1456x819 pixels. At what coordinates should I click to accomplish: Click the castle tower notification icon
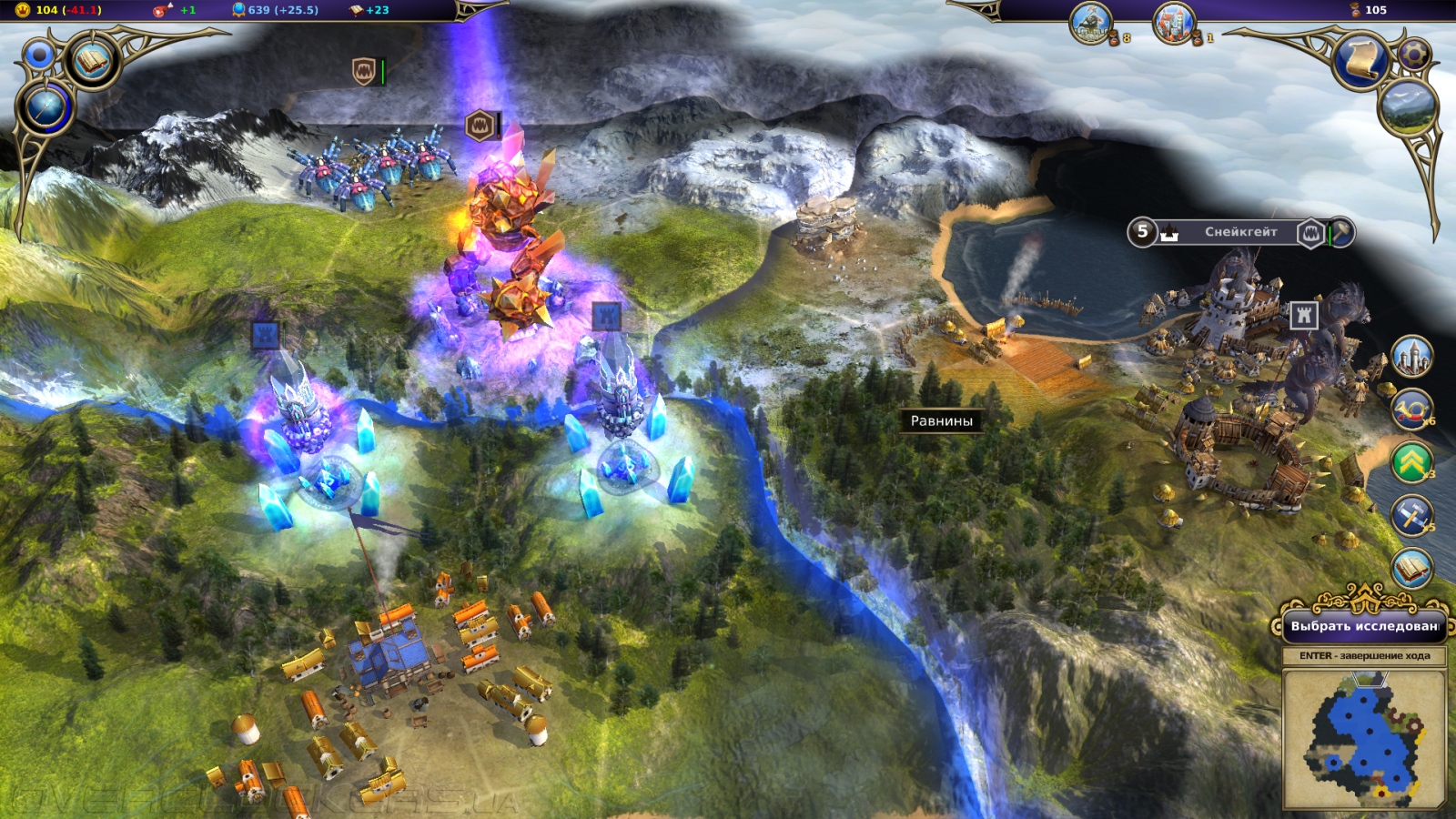[x=1411, y=357]
